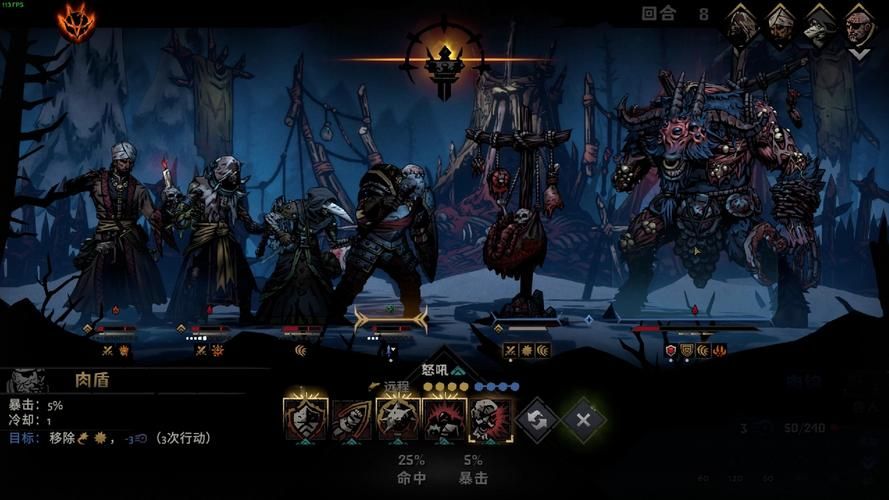Pick the red silhouette skill icon
Image resolution: width=889 pixels, height=500 pixels.
coord(444,420)
